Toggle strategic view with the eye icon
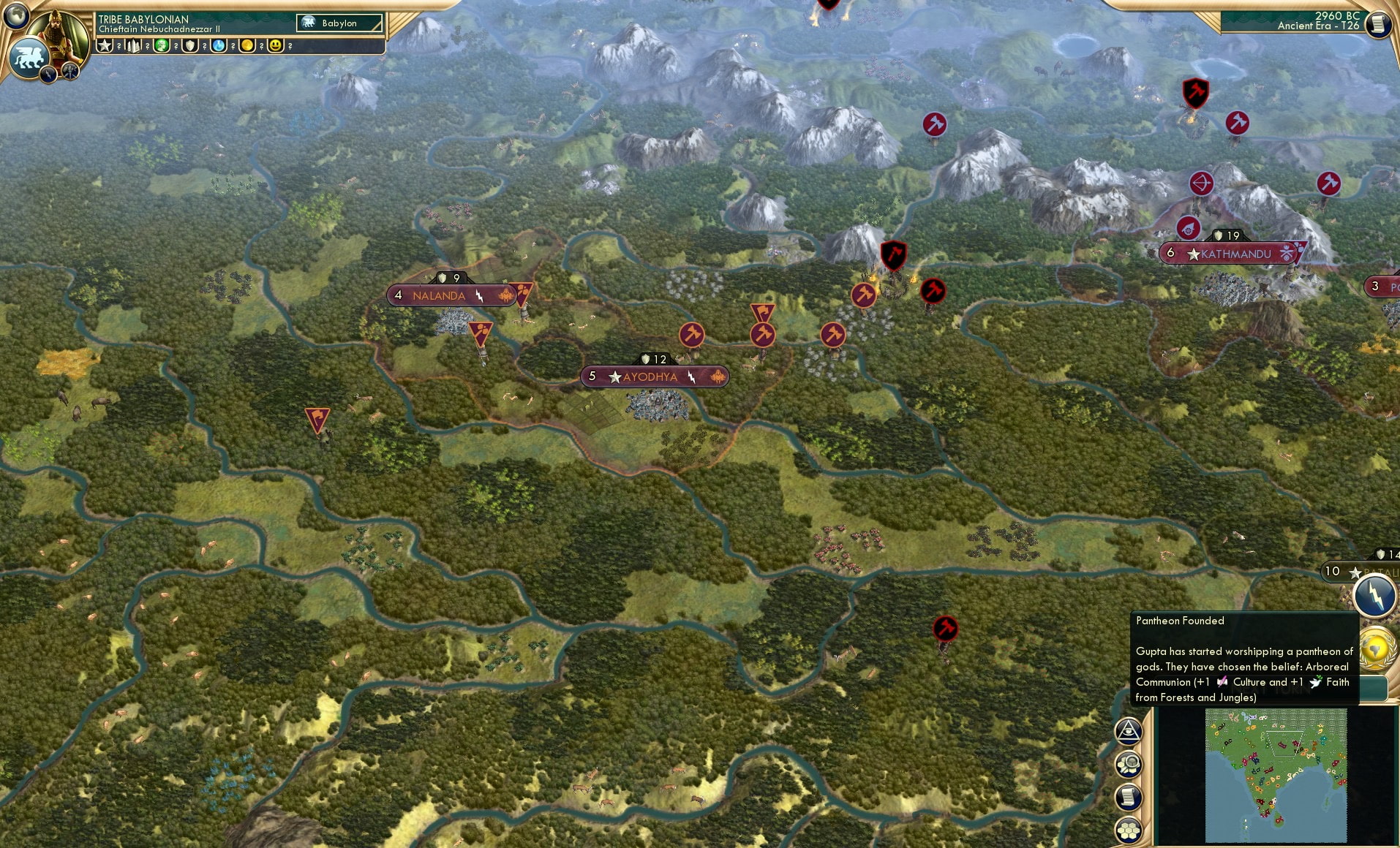1400x848 pixels. pyautogui.click(x=1128, y=732)
